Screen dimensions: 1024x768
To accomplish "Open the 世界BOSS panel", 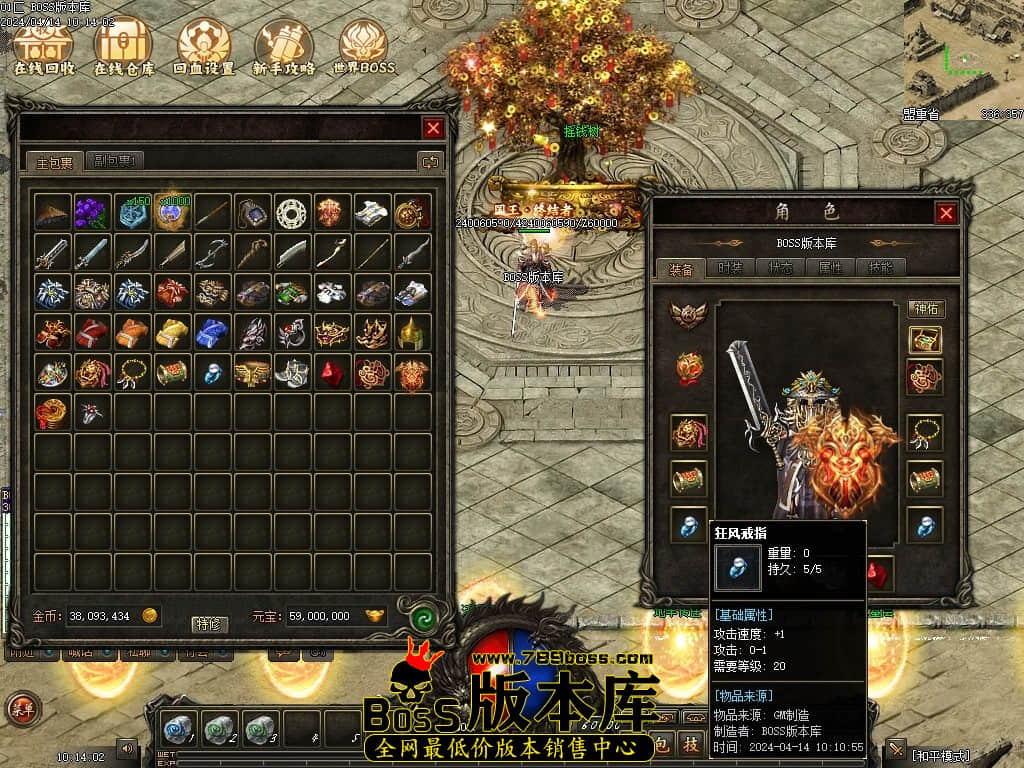I will (364, 47).
